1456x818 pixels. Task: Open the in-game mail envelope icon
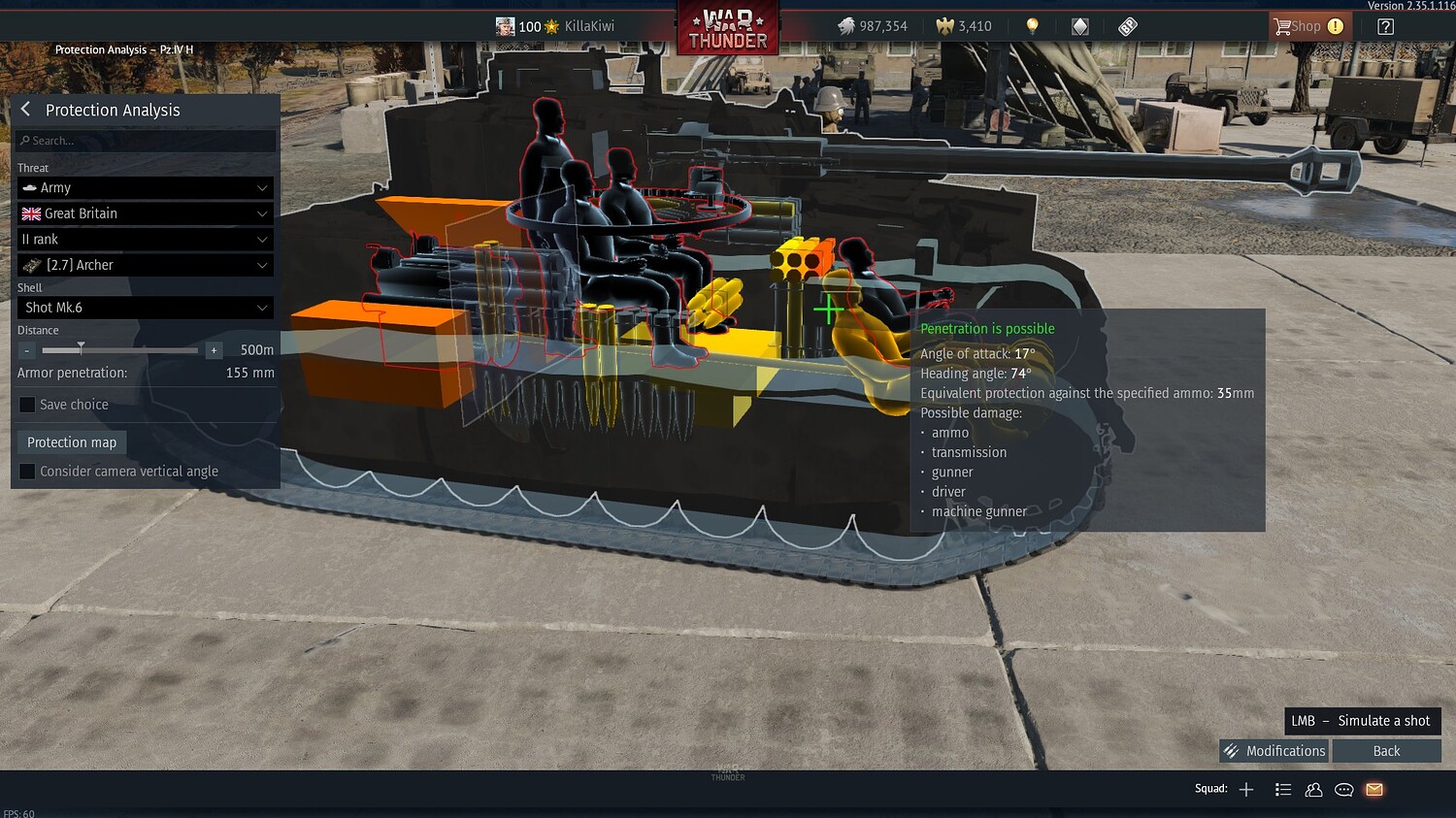pos(1373,790)
